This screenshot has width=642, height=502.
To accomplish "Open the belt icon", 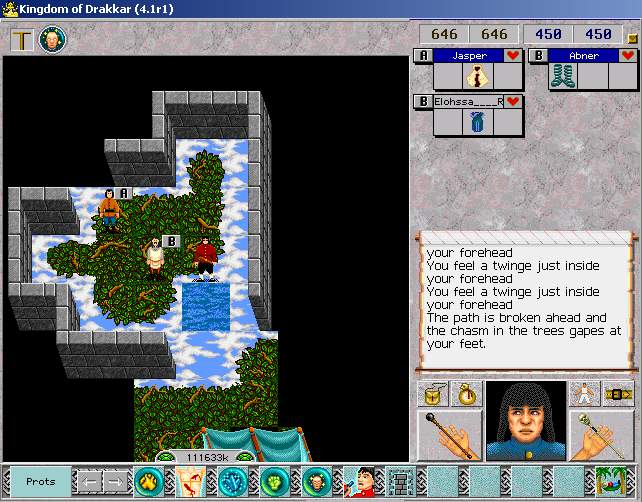I will click(618, 394).
